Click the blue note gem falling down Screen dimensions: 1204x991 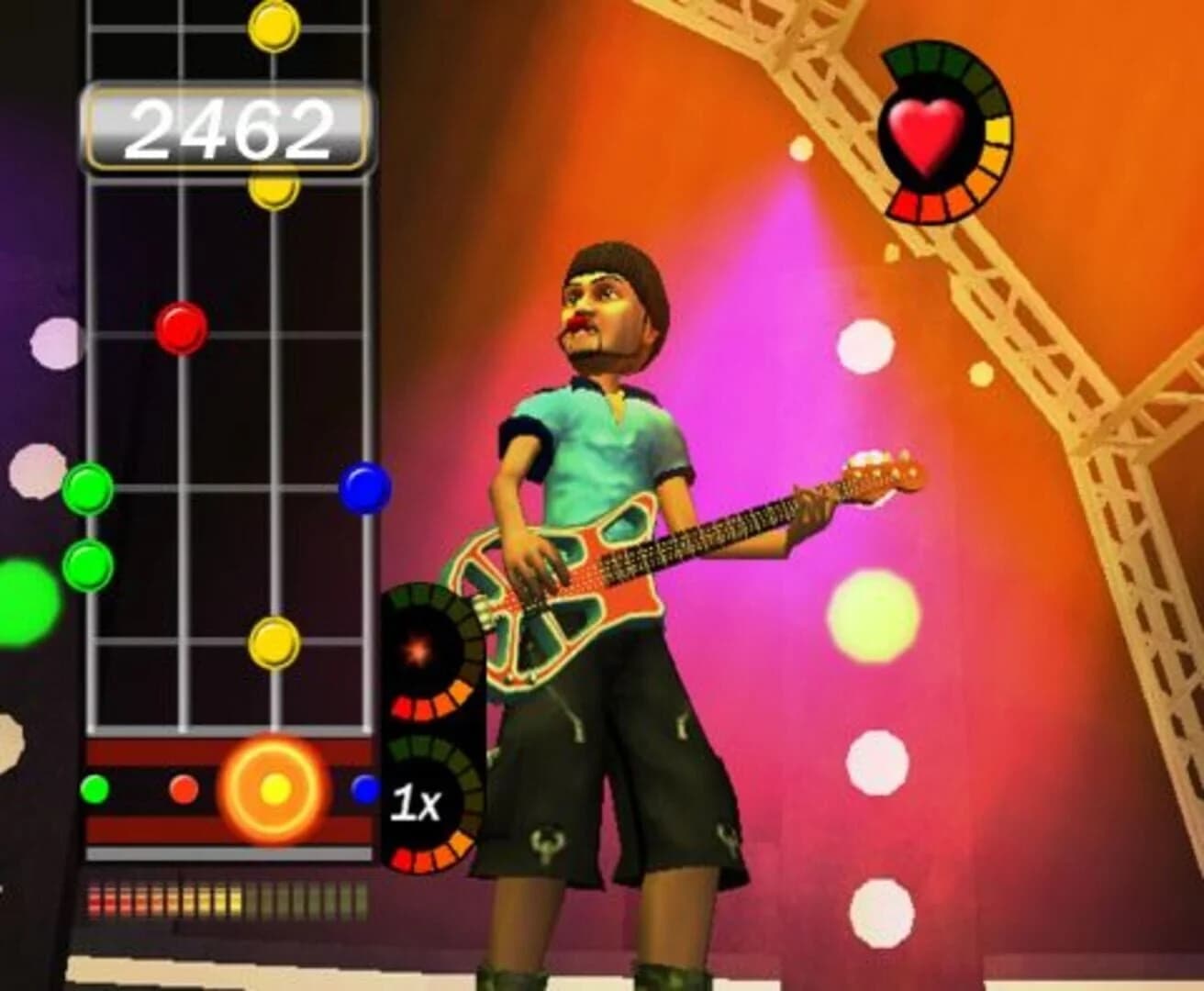(x=364, y=489)
